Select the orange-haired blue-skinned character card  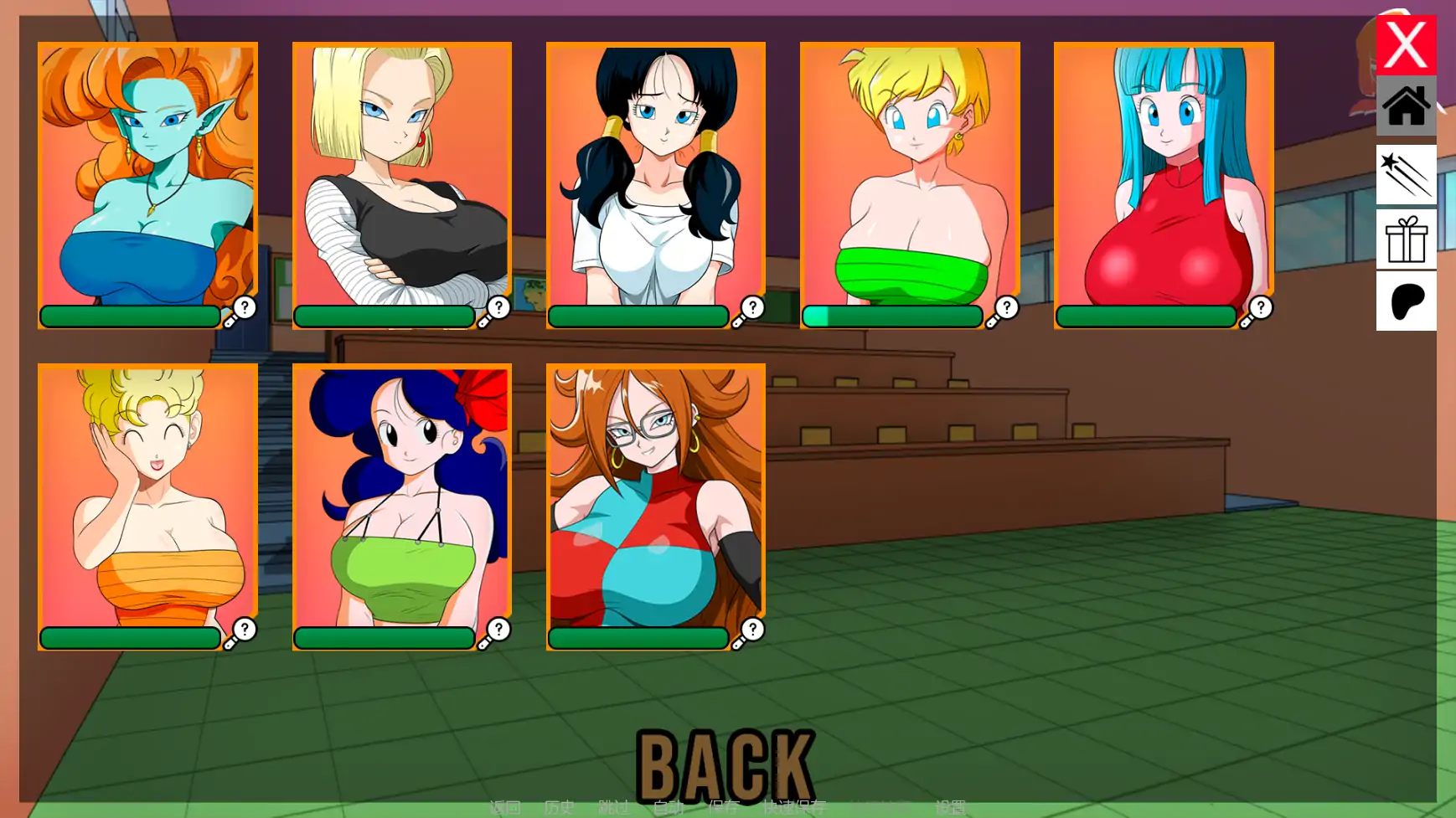click(x=147, y=176)
